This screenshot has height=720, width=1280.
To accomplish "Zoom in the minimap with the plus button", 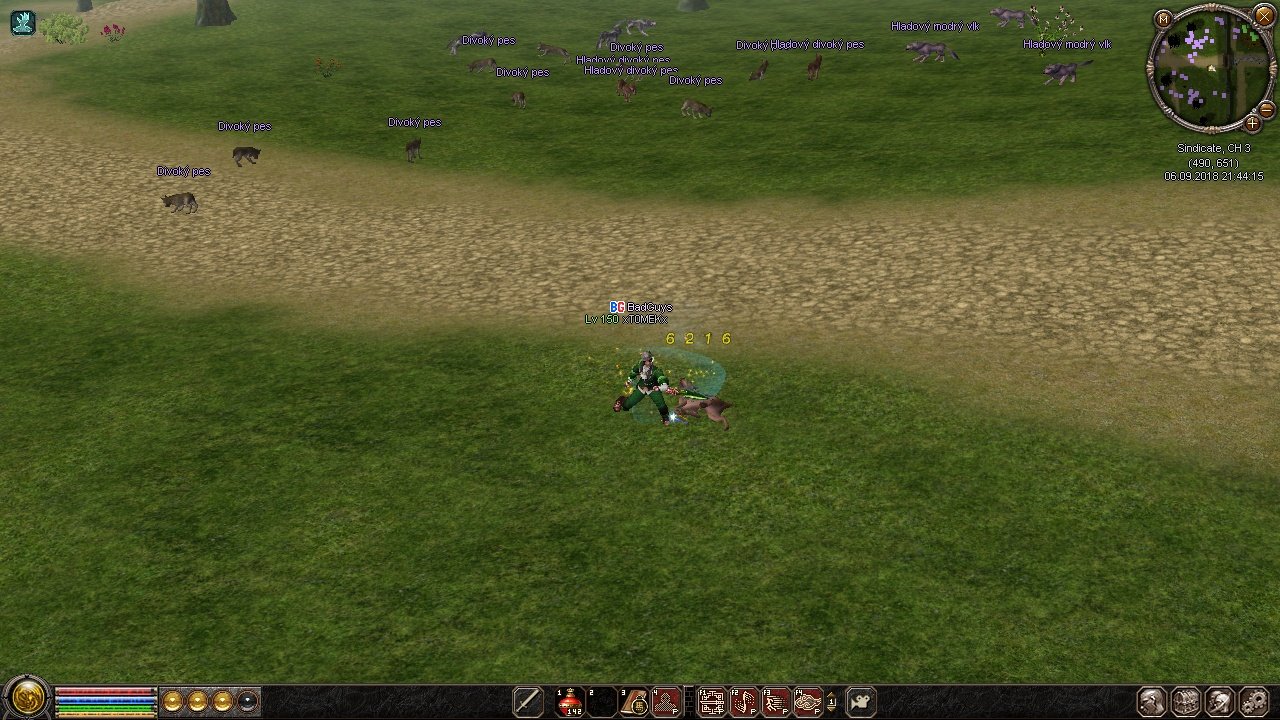I will (1252, 124).
